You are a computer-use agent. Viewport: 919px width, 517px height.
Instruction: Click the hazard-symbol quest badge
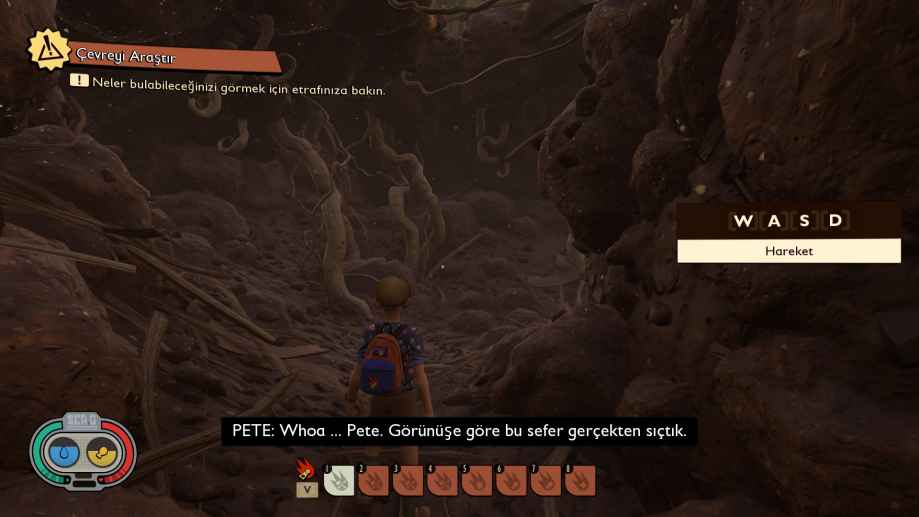point(48,50)
